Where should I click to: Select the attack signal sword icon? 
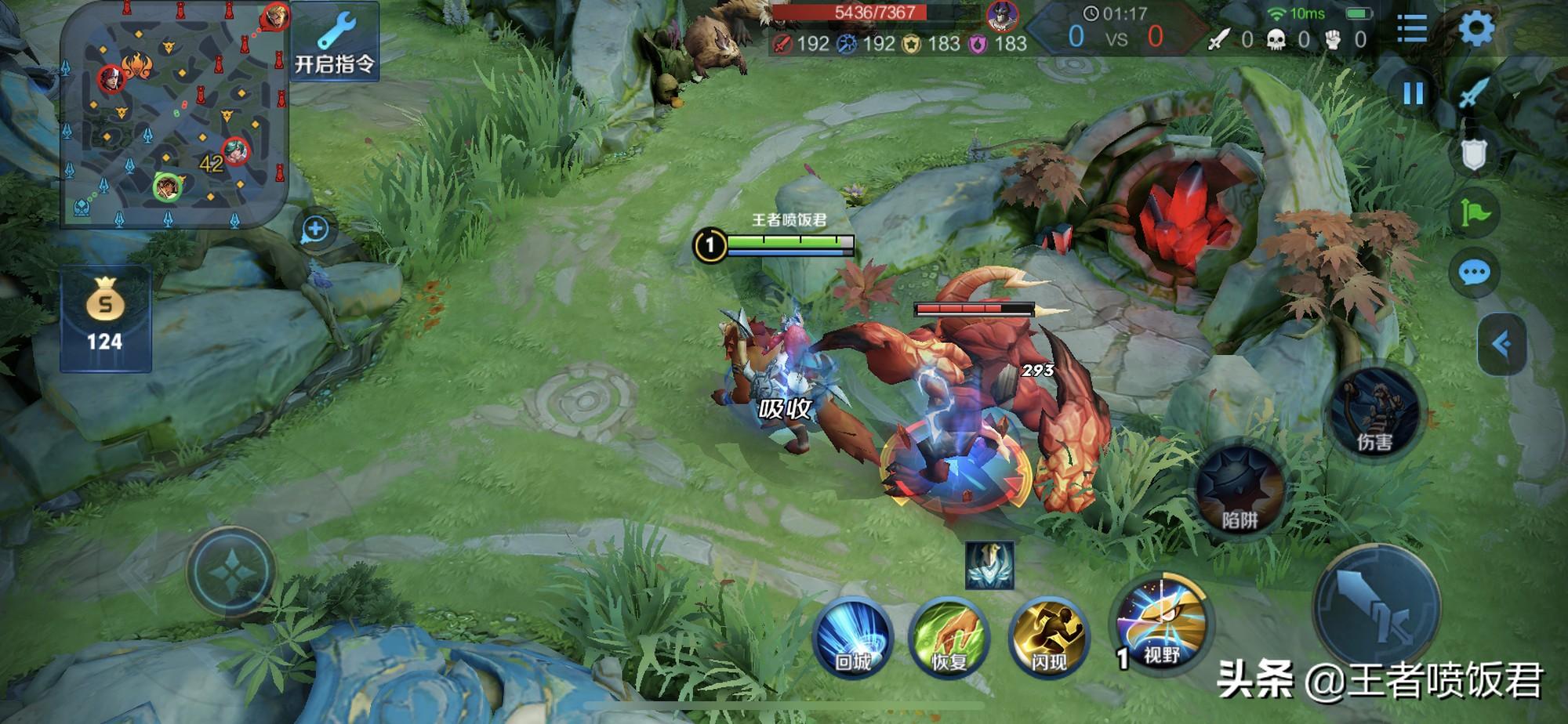pyautogui.click(x=1474, y=92)
